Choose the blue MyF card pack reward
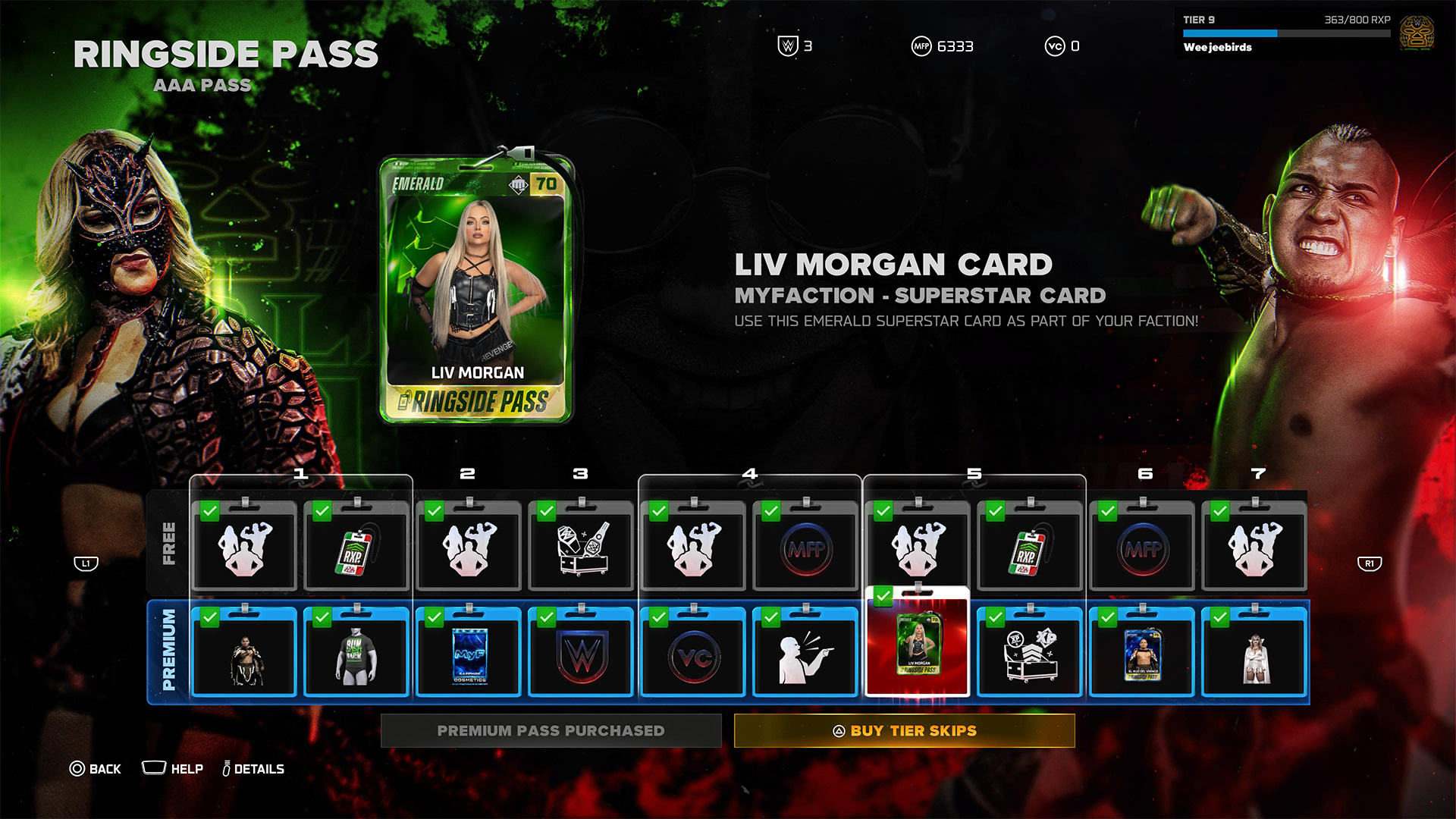The width and height of the screenshot is (1456, 819). 469,653
